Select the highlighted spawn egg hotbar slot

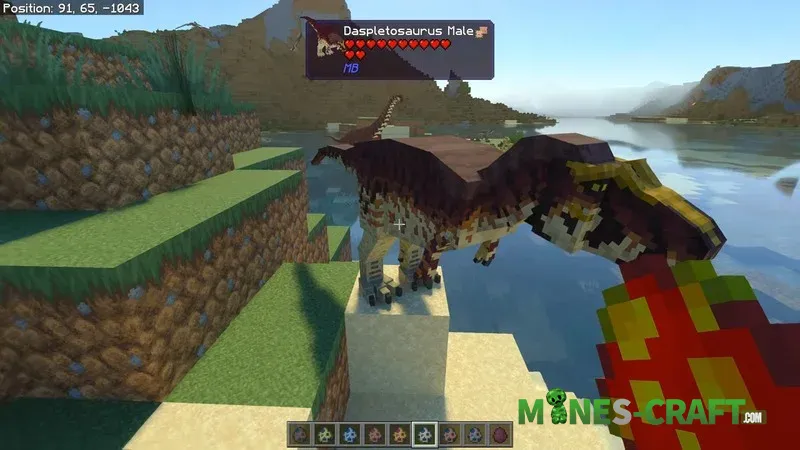pyautogui.click(x=425, y=435)
